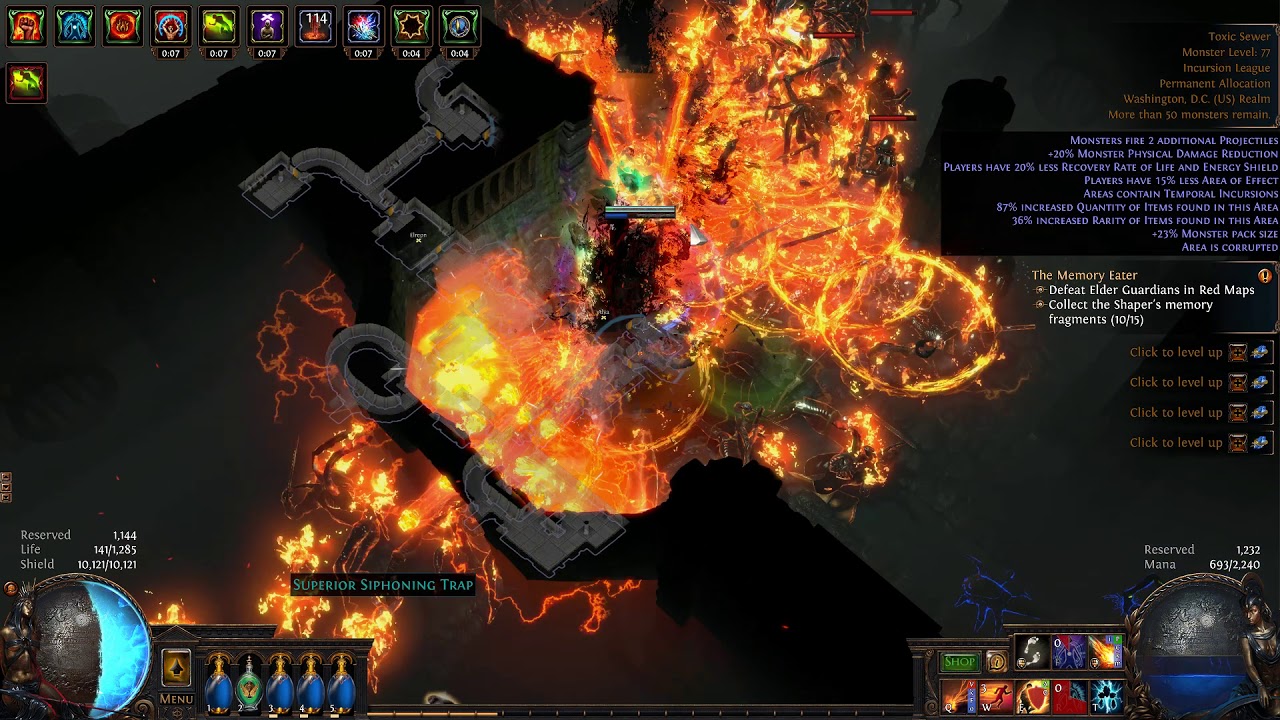Screen dimensions: 1280x720
Task: Open the gold info coin button
Action: pyautogui.click(x=996, y=661)
